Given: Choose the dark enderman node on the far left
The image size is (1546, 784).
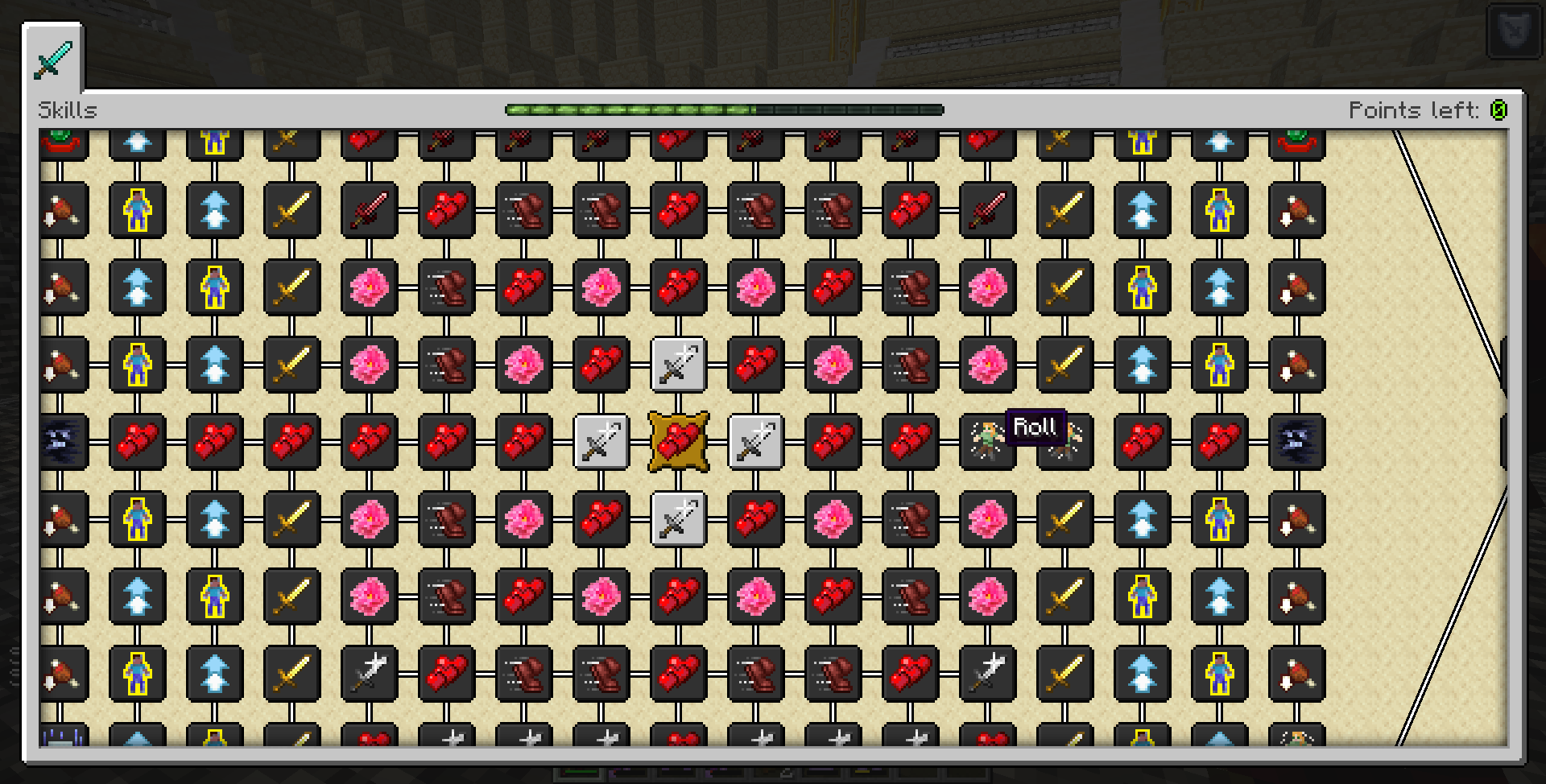Looking at the screenshot, I should pyautogui.click(x=64, y=441).
